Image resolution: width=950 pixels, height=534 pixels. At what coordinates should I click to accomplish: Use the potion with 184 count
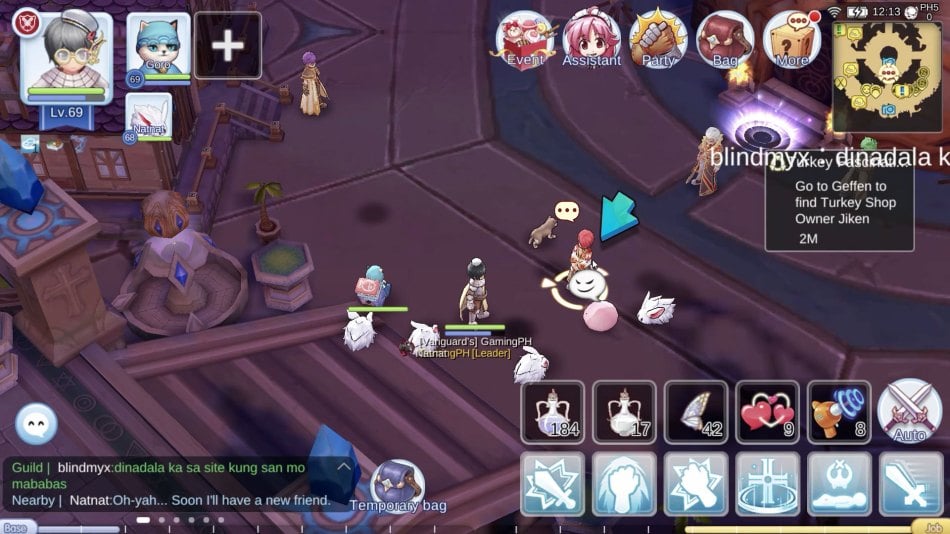coord(552,411)
